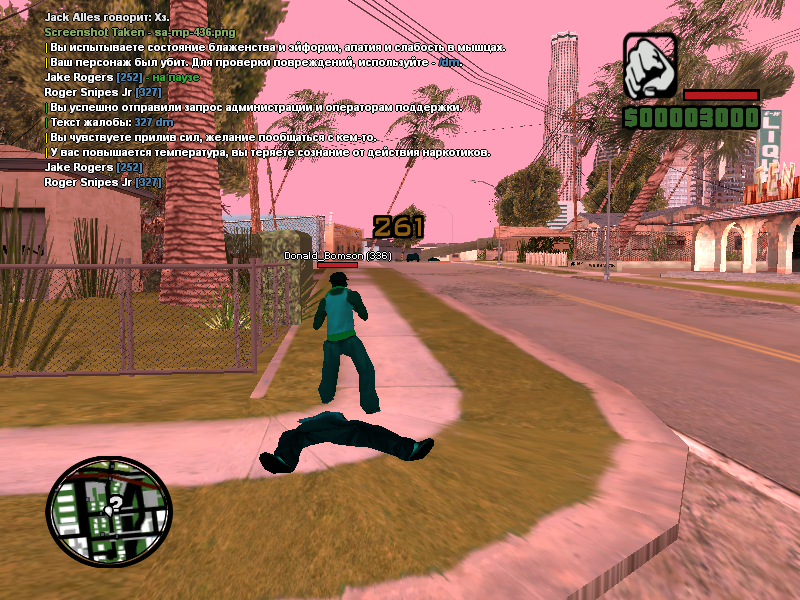Image resolution: width=800 pixels, height=600 pixels.
Task: Select the Donald_Bomson player nametag
Action: [x=337, y=256]
